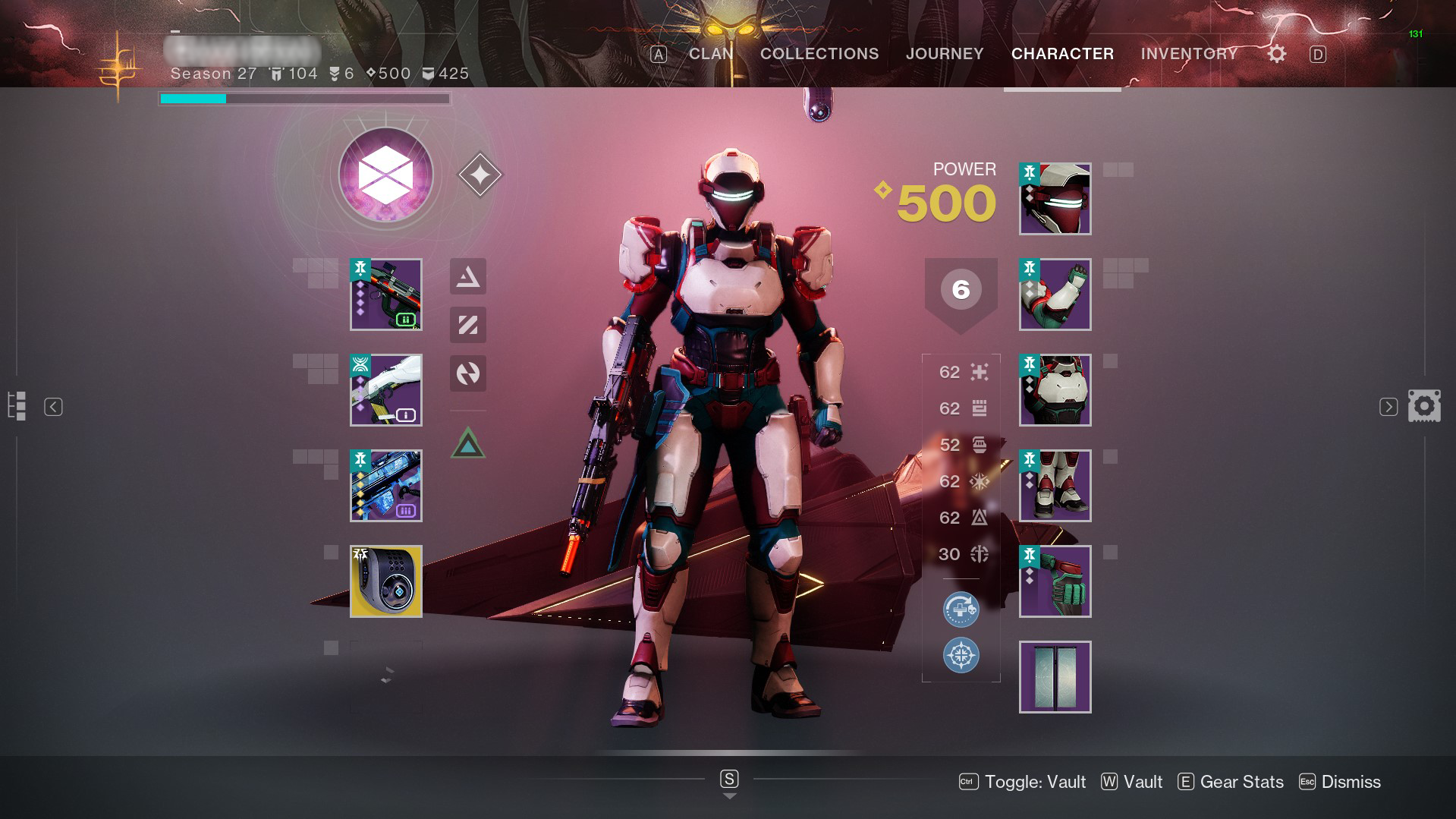
Task: Select the blue power weapon slot
Action: point(386,486)
